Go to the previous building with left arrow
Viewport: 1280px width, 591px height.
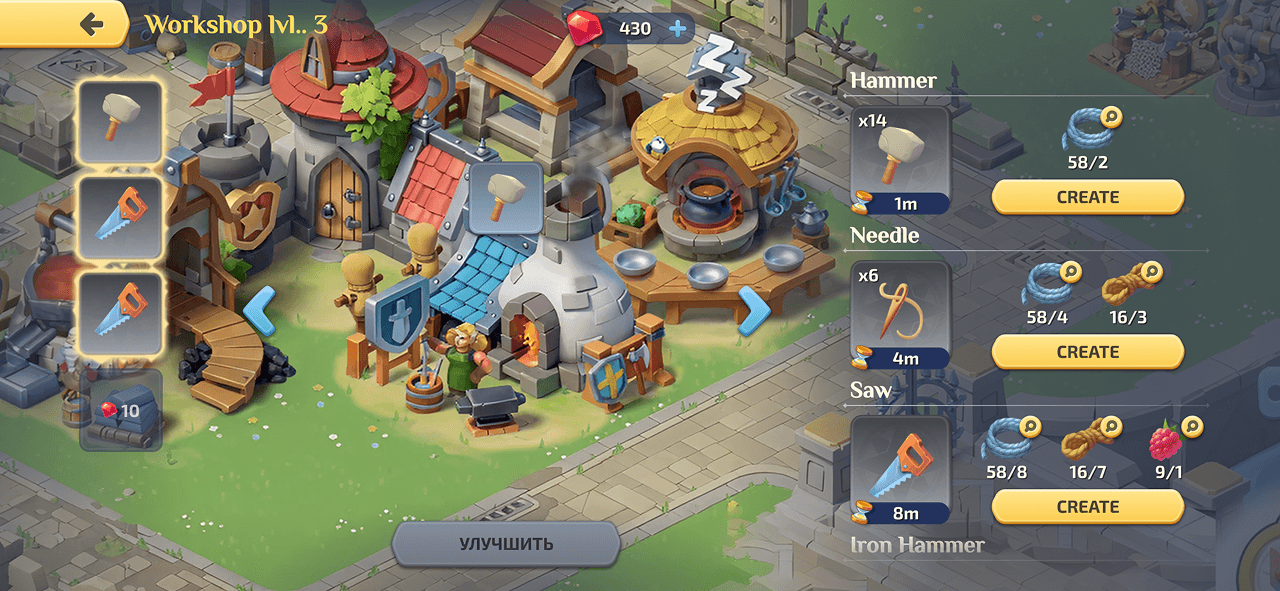pyautogui.click(x=260, y=310)
